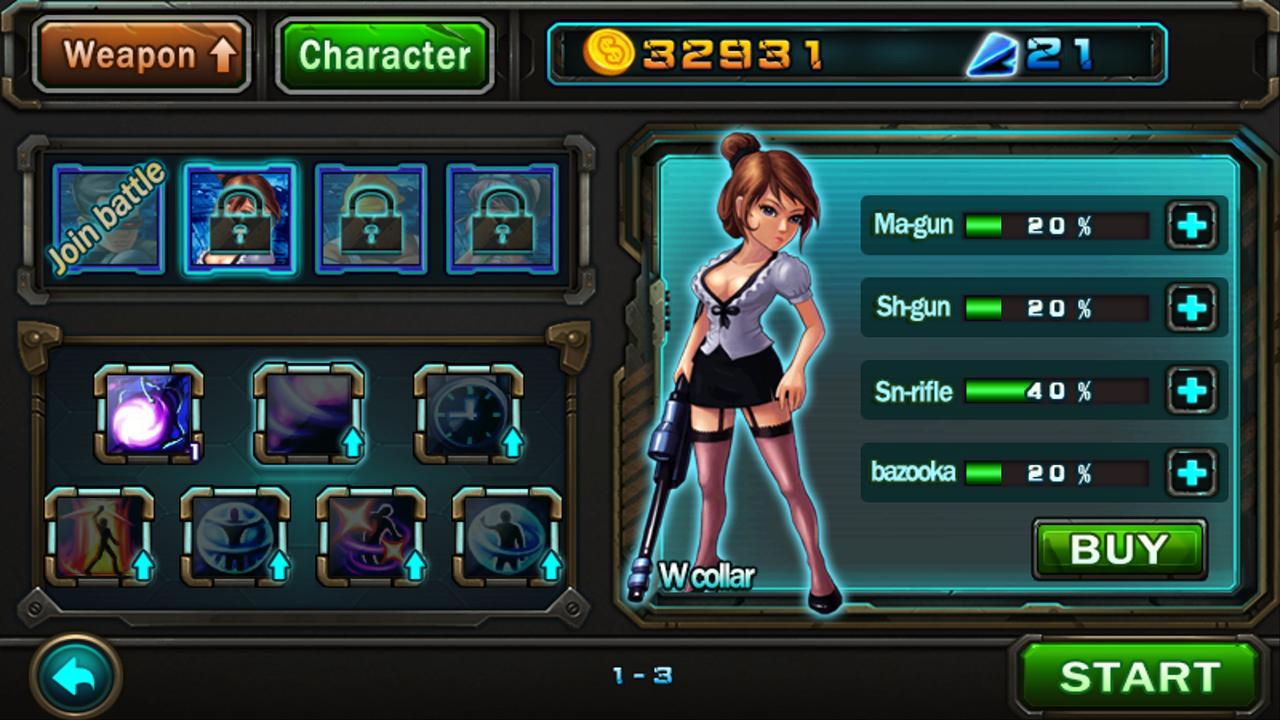The image size is (1280, 720).
Task: Start level 1-3
Action: pyautogui.click(x=1139, y=677)
